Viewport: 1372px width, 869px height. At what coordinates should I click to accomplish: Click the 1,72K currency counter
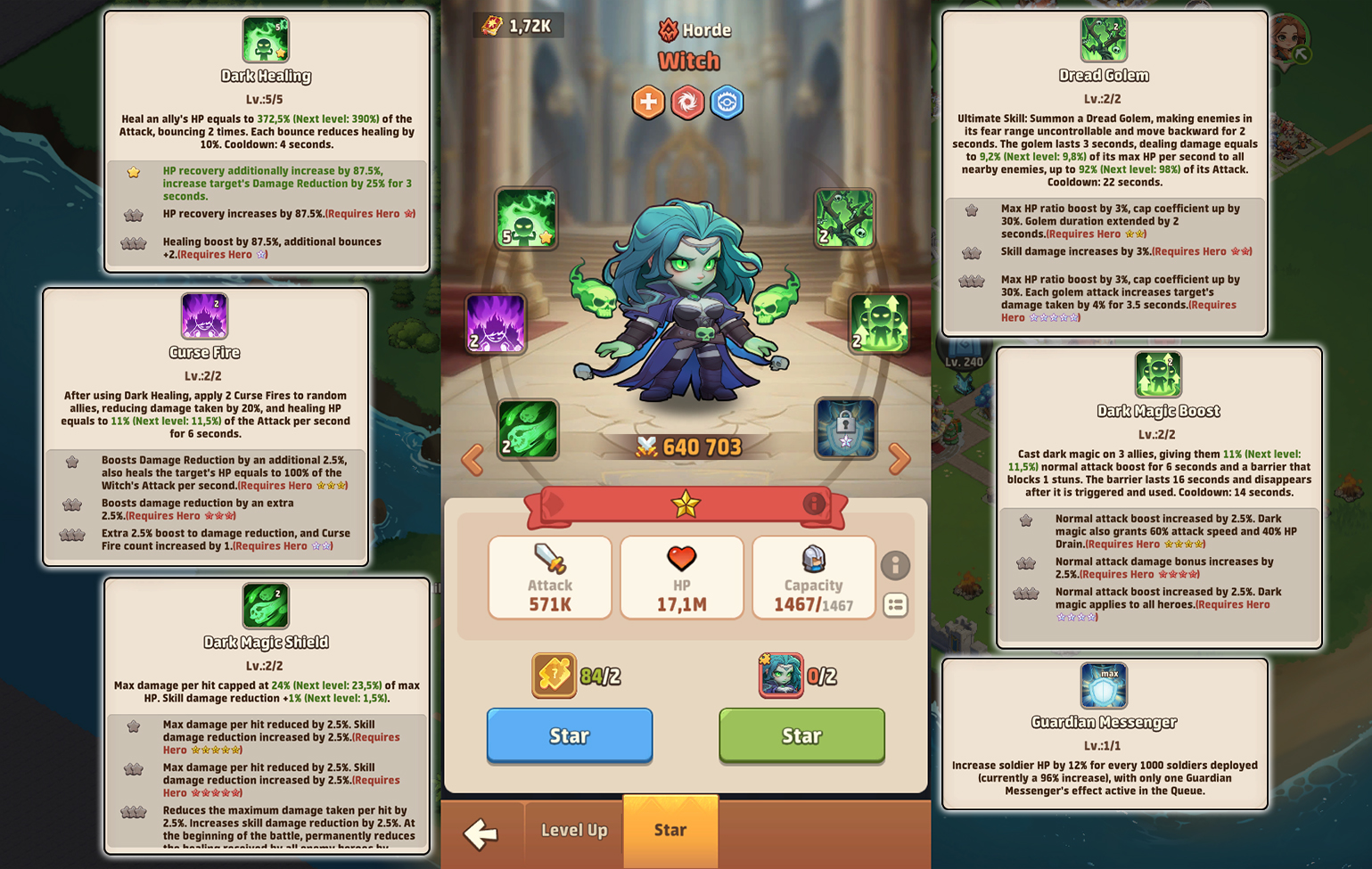(x=517, y=25)
